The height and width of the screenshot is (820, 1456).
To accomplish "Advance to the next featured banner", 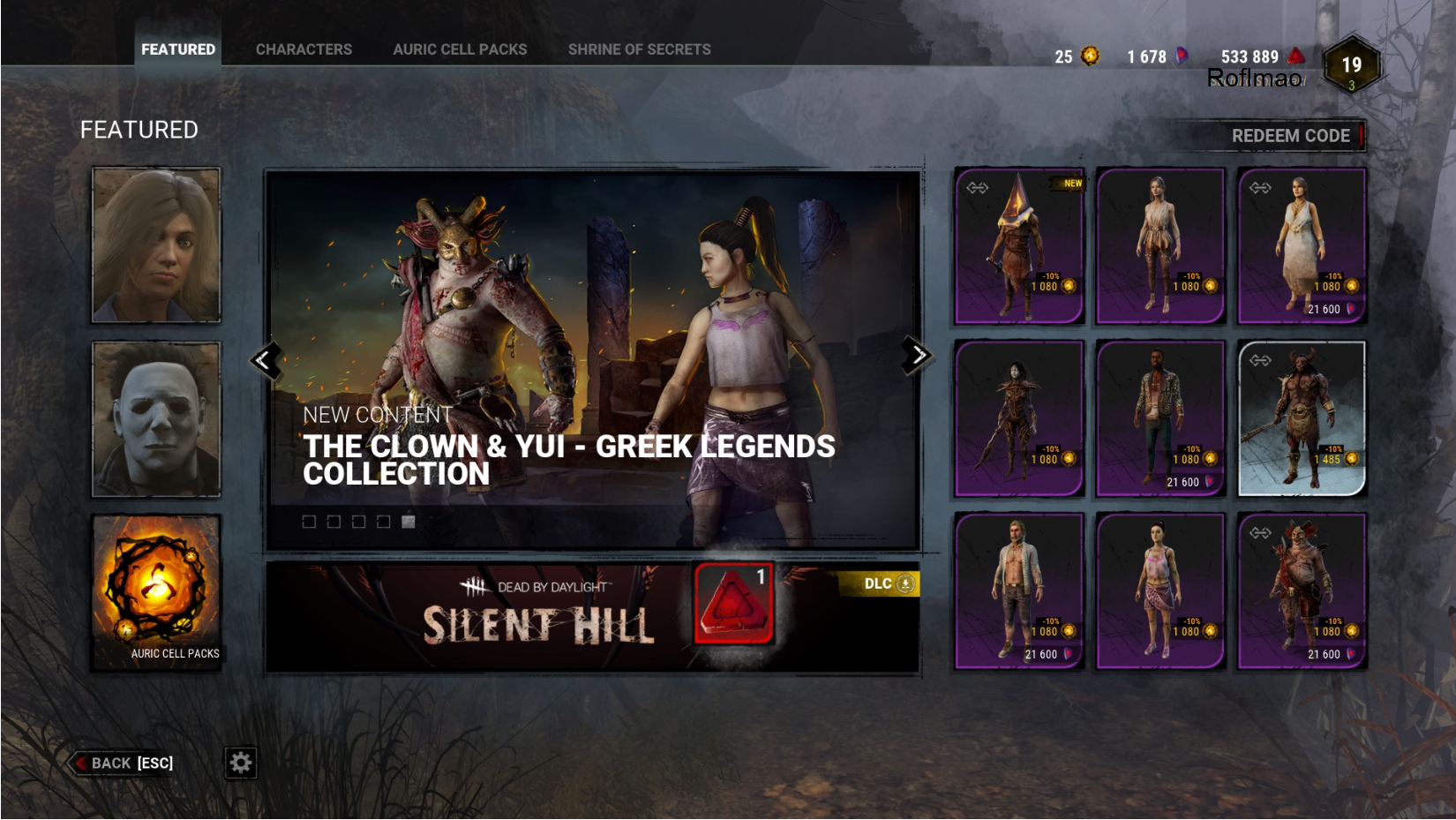I will 917,356.
